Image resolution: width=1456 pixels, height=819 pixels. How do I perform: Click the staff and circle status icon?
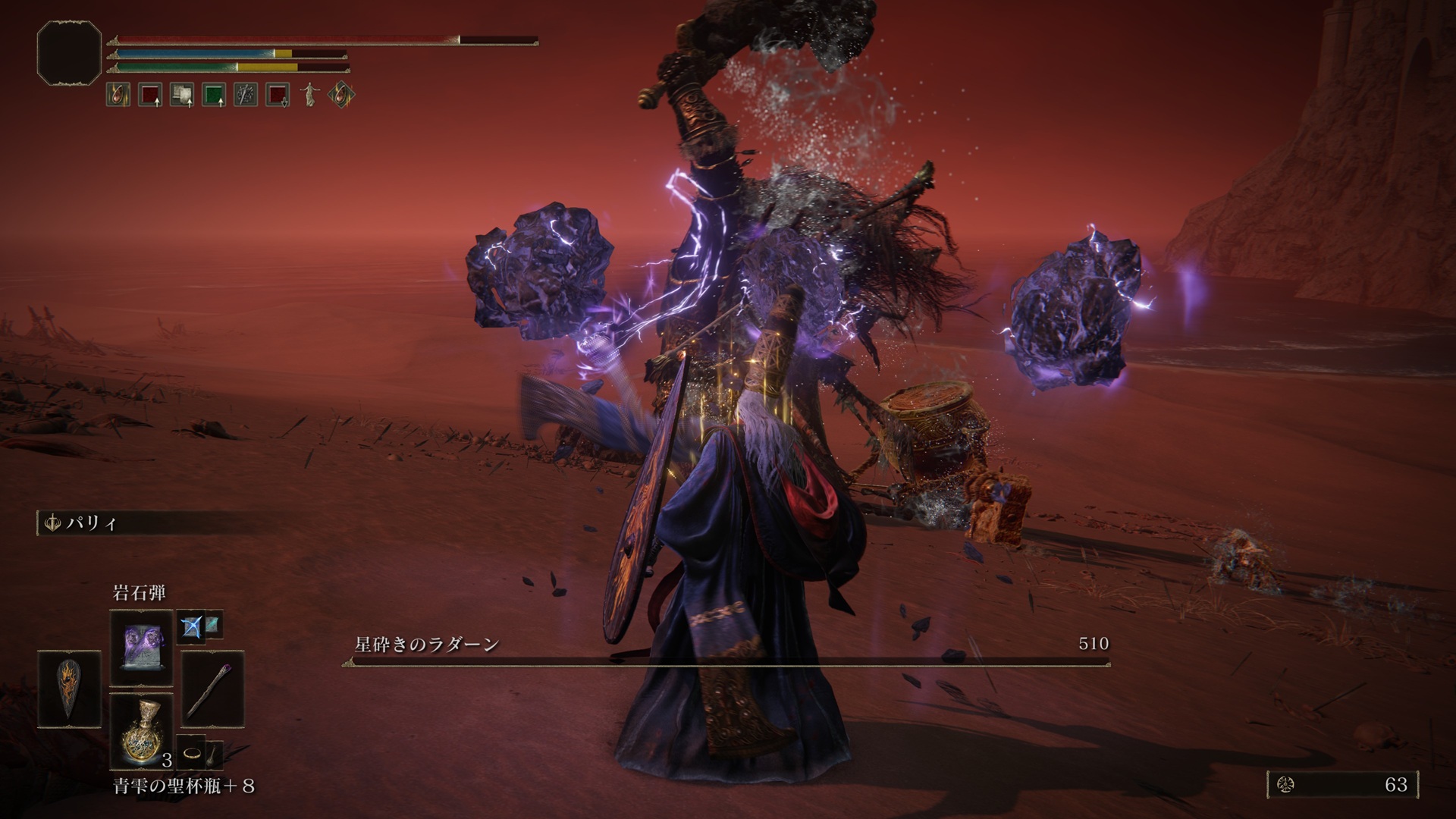tap(245, 95)
